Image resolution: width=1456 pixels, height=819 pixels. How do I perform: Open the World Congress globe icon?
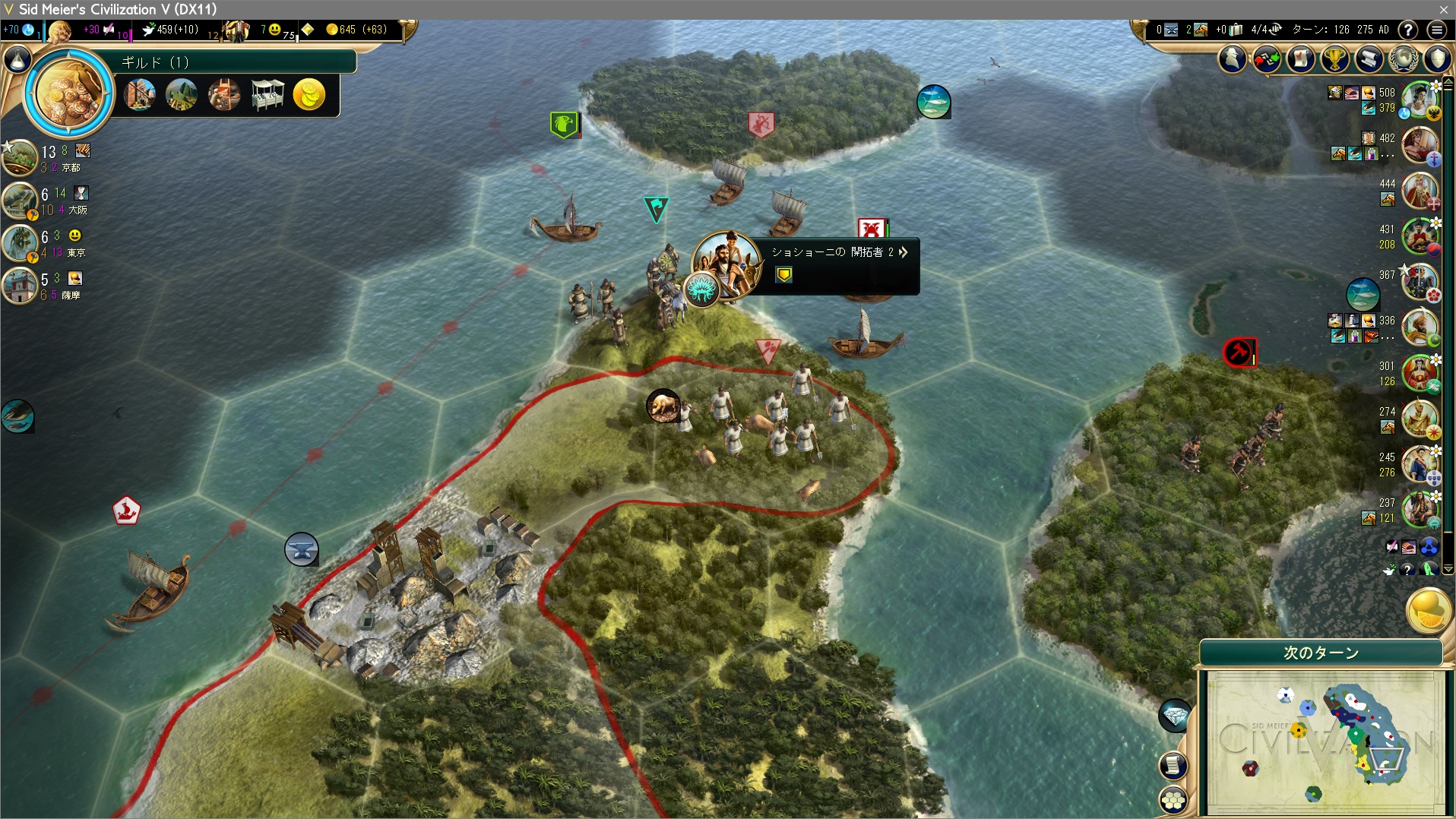[x=1403, y=58]
